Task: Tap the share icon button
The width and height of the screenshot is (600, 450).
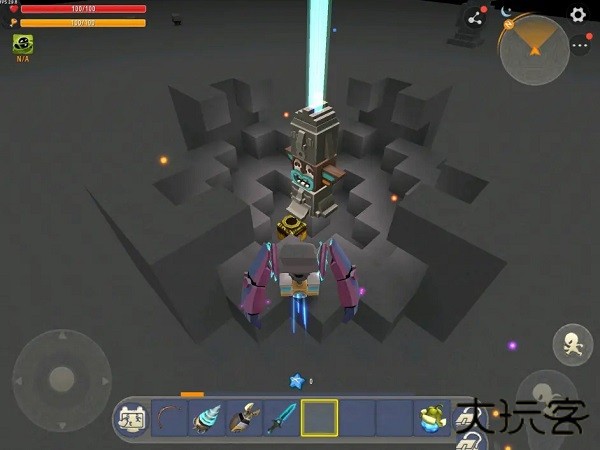Action: [475, 17]
